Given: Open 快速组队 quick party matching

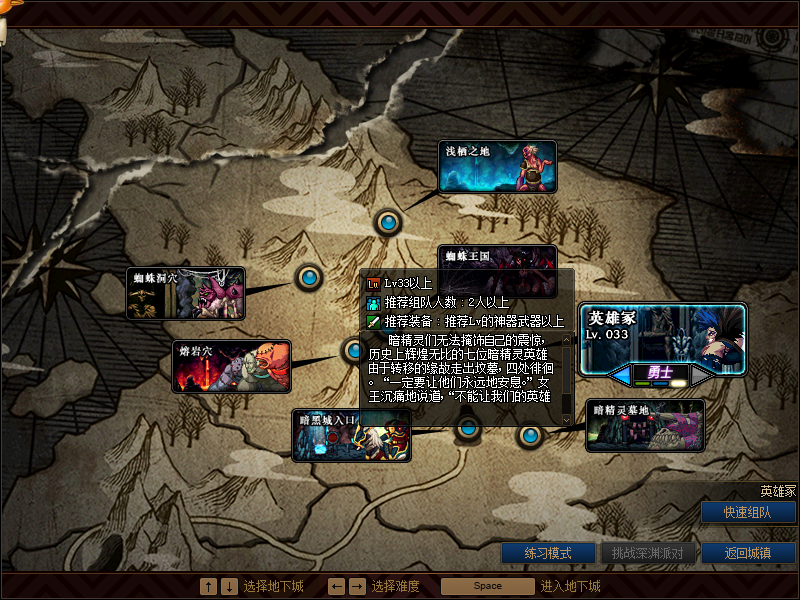Looking at the screenshot, I should pos(748,512).
